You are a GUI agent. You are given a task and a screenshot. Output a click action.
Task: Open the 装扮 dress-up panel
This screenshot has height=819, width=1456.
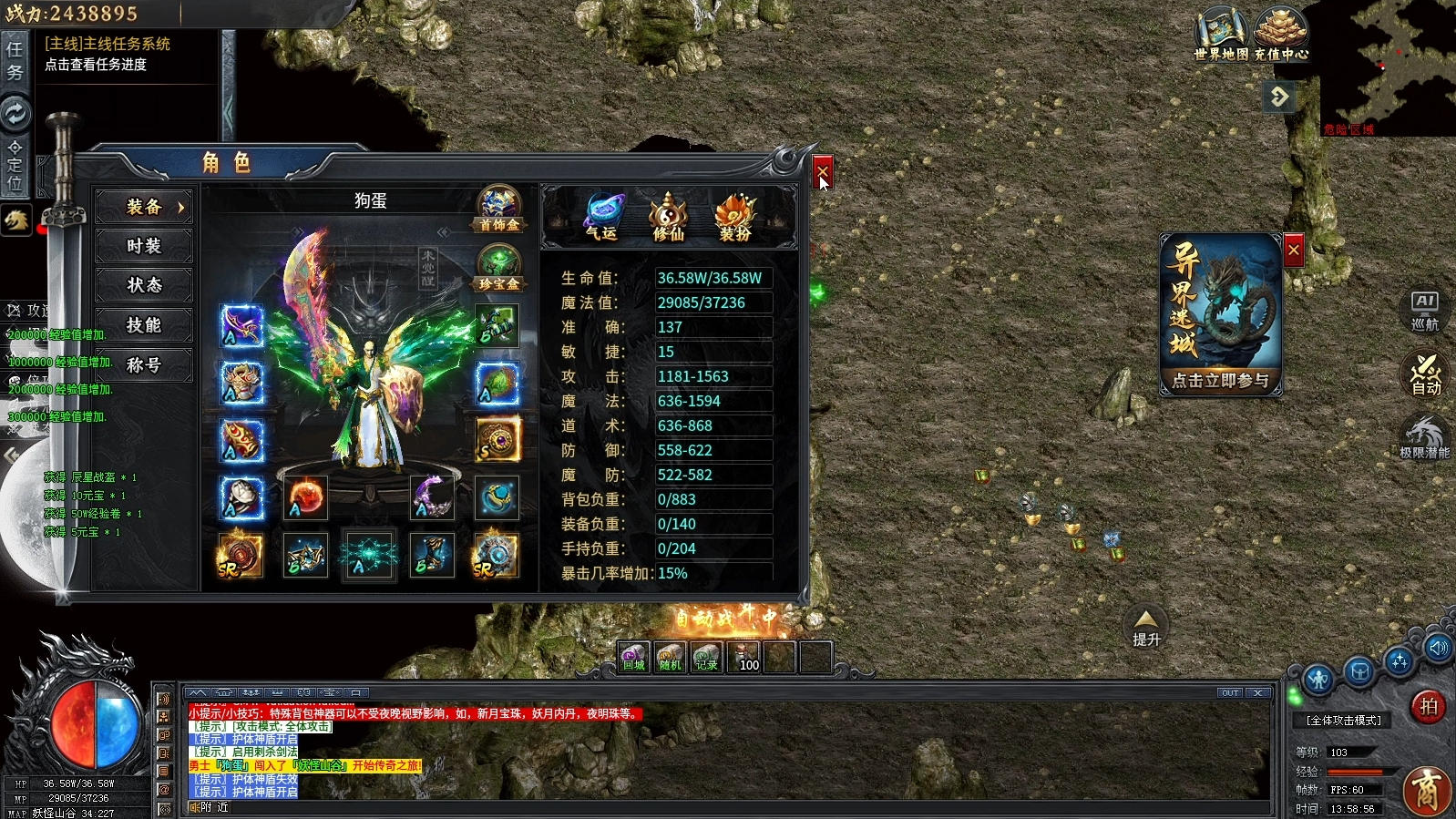tap(735, 216)
